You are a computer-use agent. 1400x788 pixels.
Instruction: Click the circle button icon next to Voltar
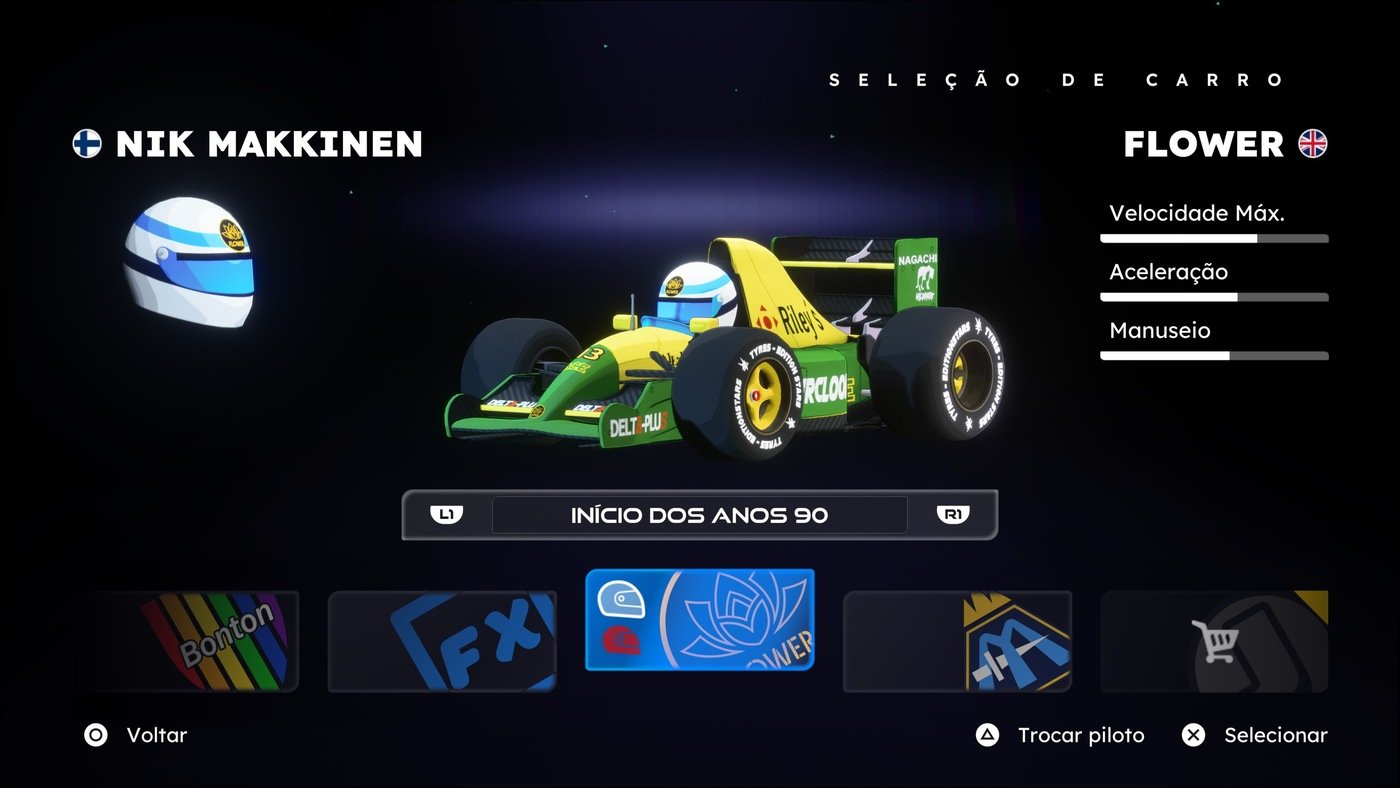click(x=96, y=735)
